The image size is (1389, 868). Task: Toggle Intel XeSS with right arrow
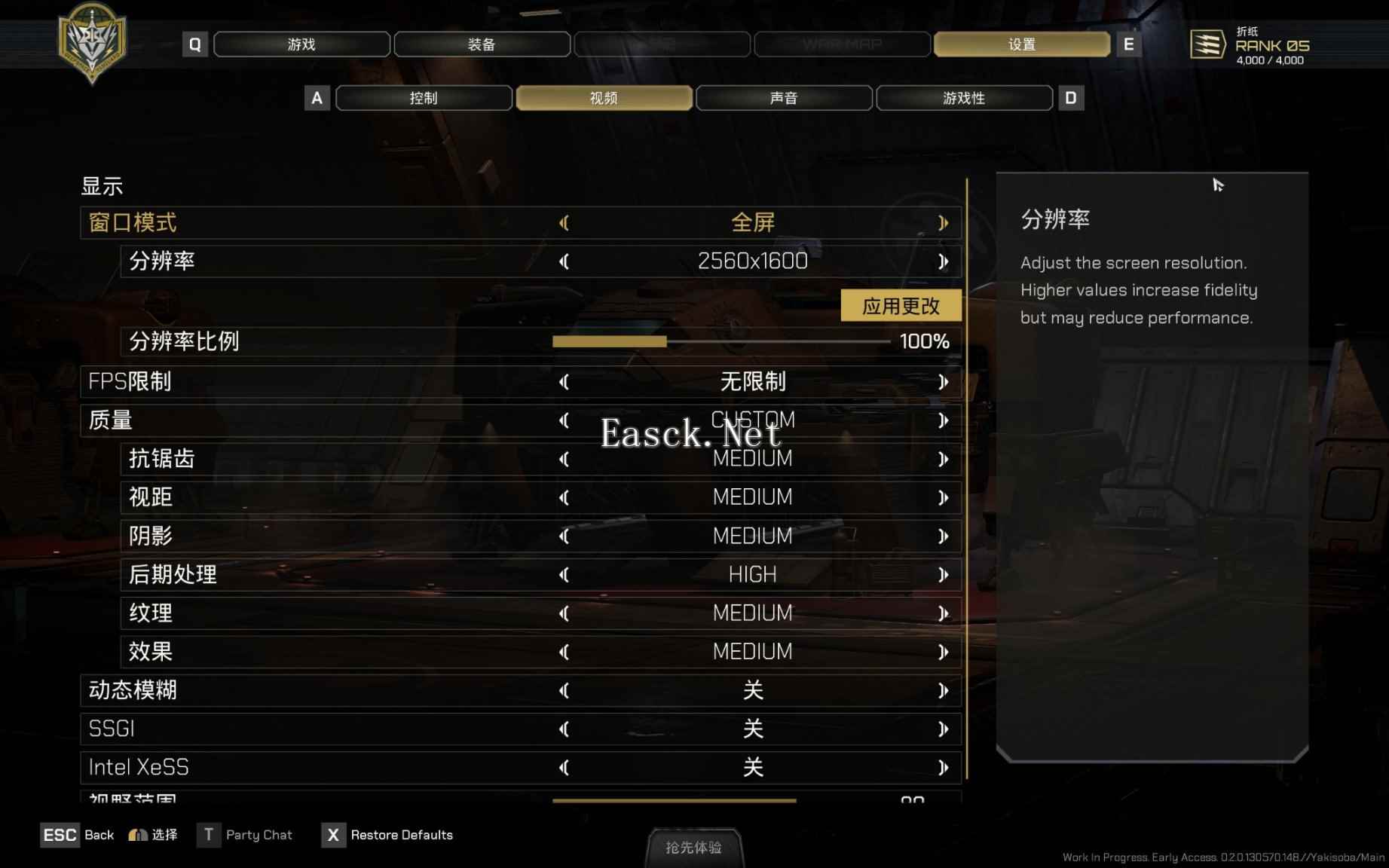click(943, 768)
